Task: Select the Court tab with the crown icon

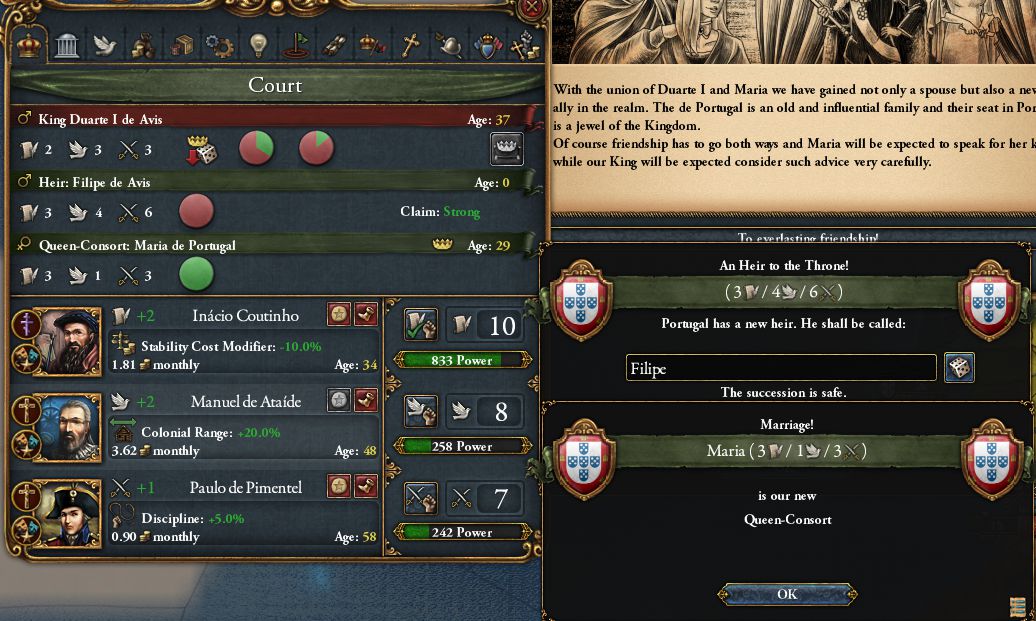Action: pos(30,45)
